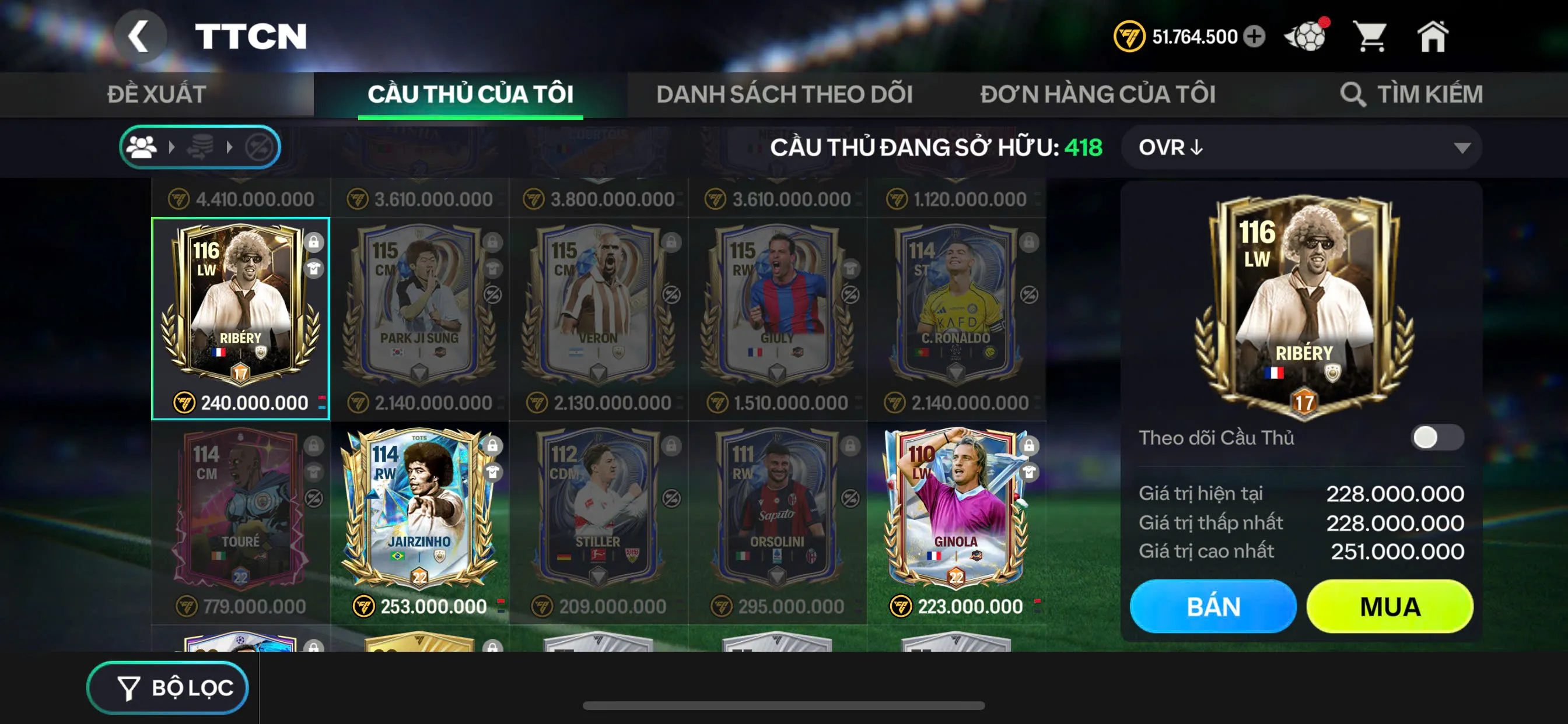The height and width of the screenshot is (724, 1568).
Task: Go back with the arrow button
Action: [x=139, y=37]
